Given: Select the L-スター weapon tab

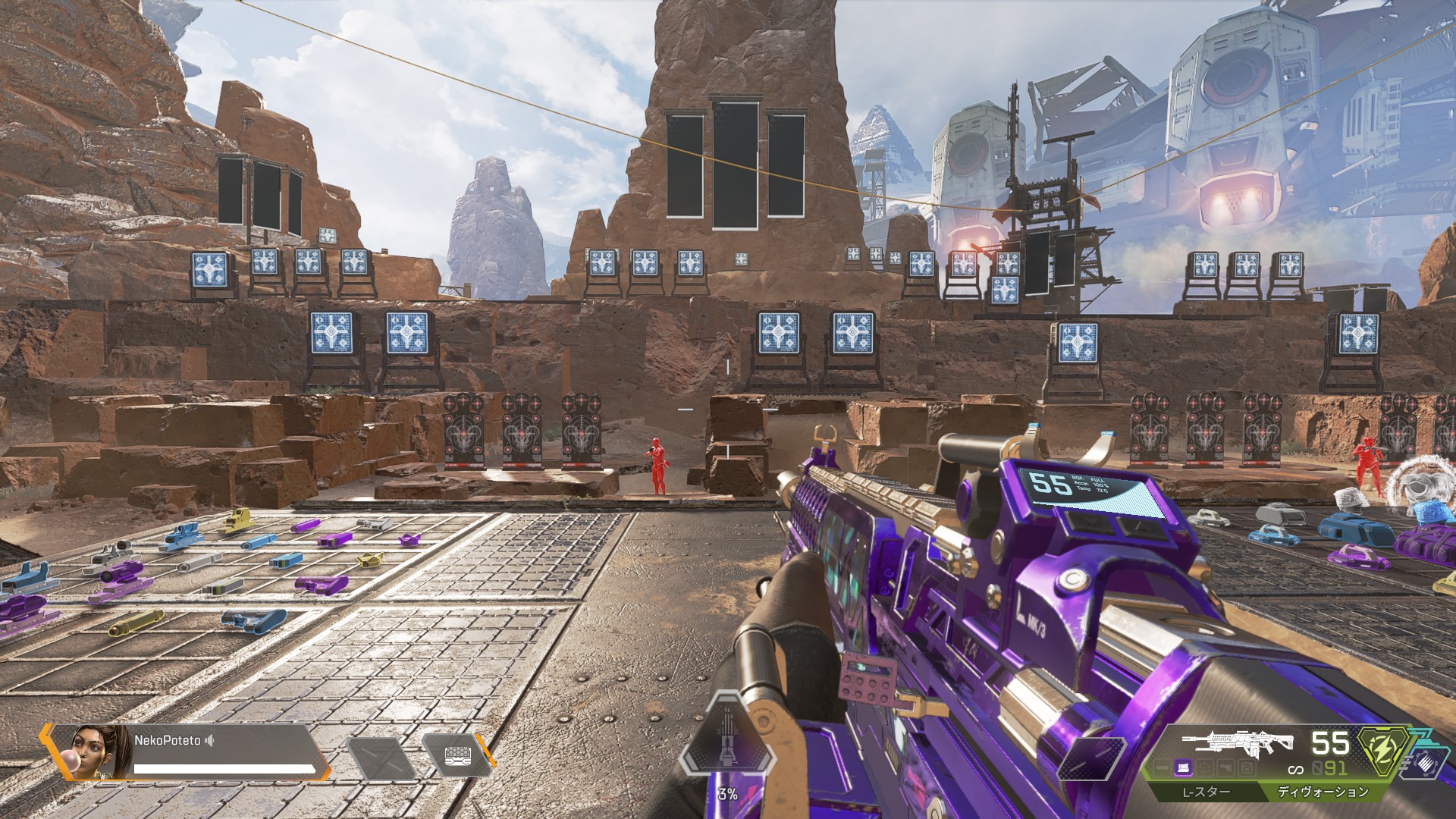Looking at the screenshot, I should 1206,792.
